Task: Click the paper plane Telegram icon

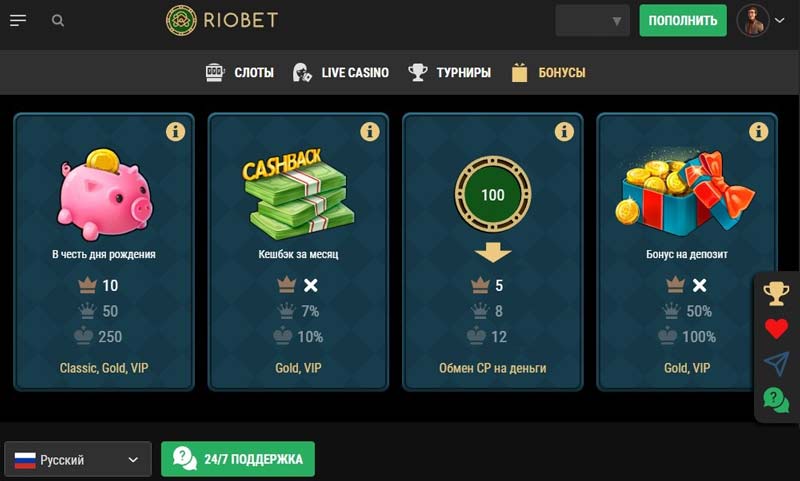Action: 776,364
